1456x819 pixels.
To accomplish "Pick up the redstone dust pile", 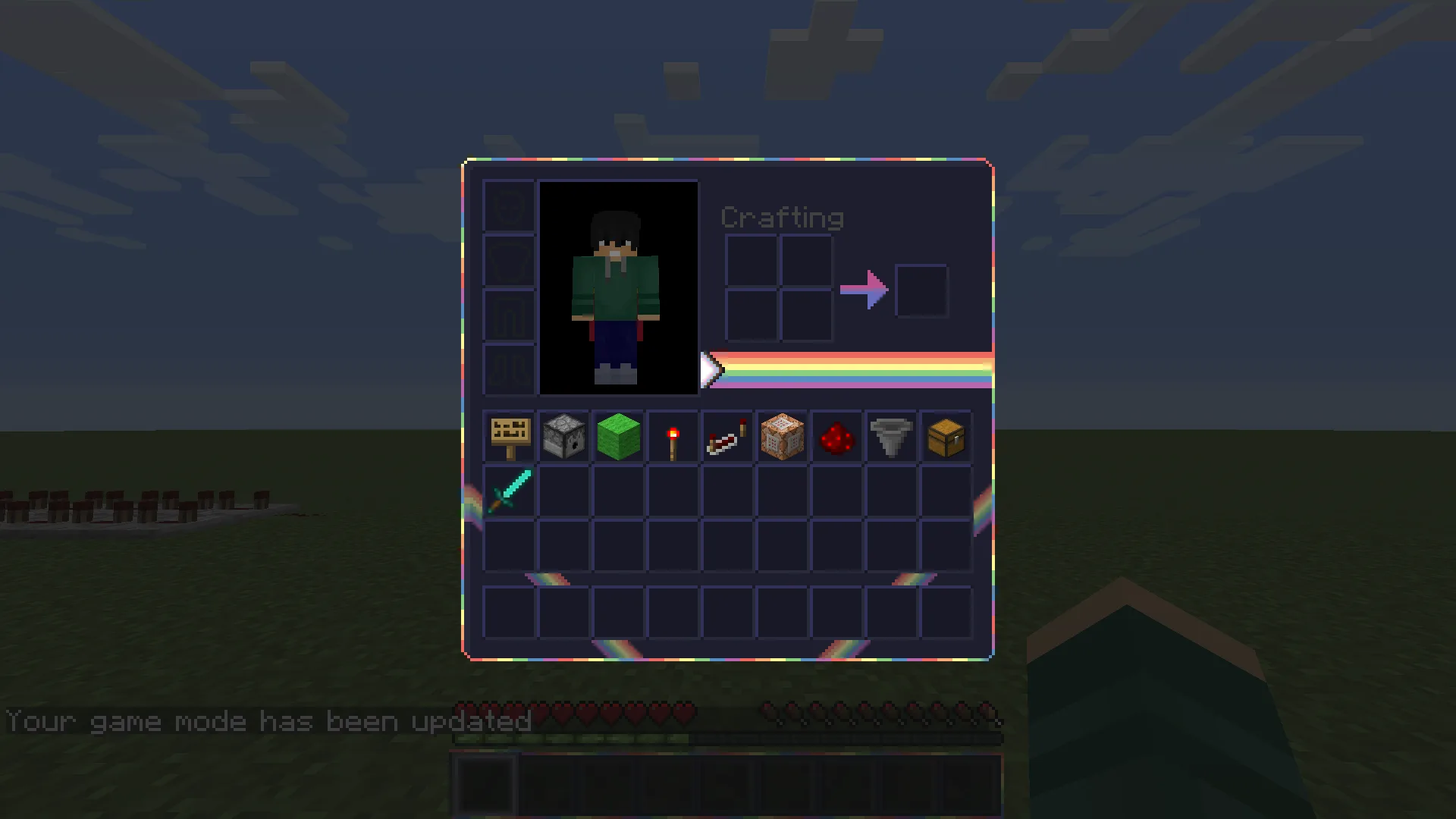I will 836,437.
